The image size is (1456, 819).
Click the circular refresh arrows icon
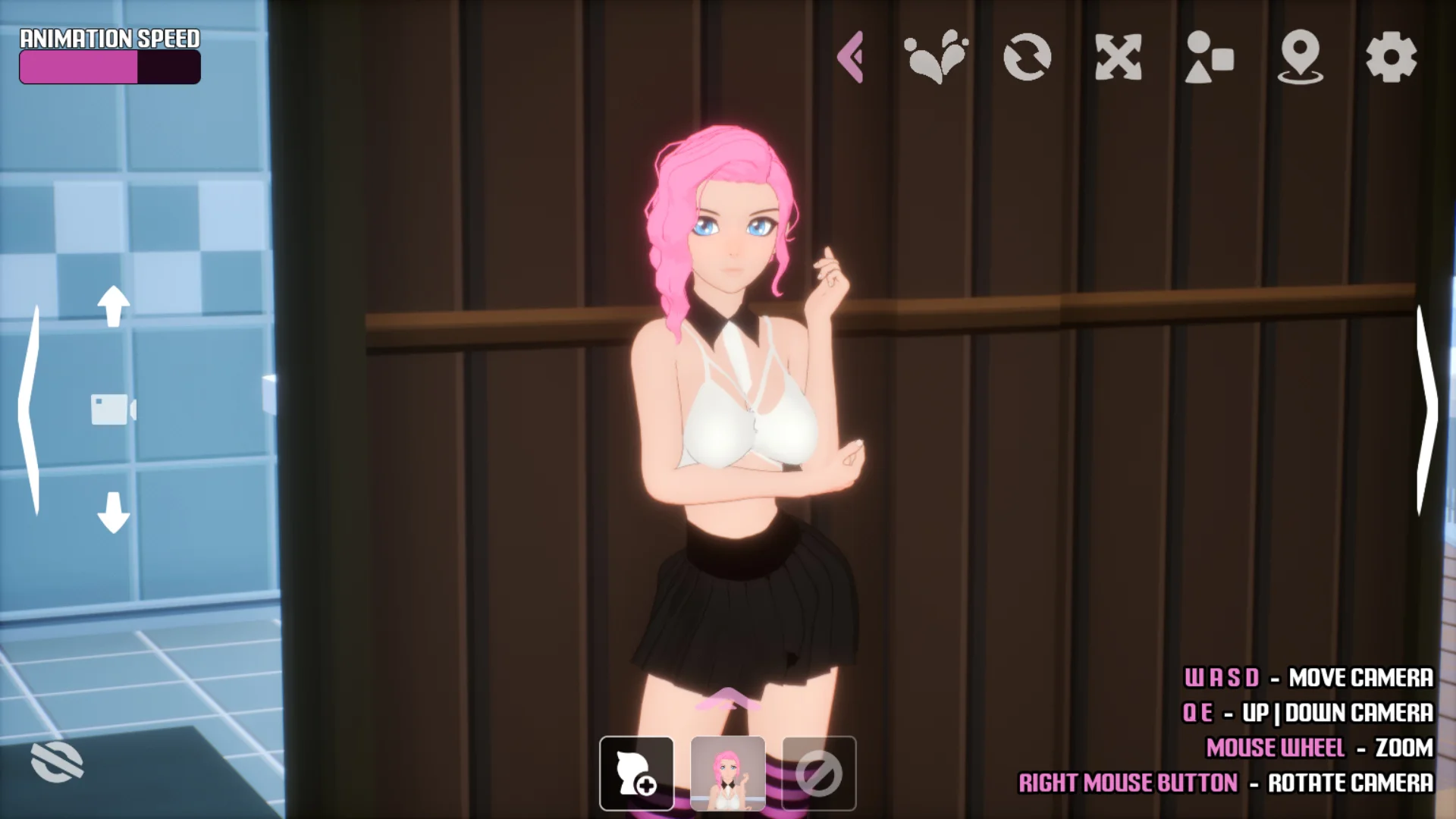(x=1027, y=57)
